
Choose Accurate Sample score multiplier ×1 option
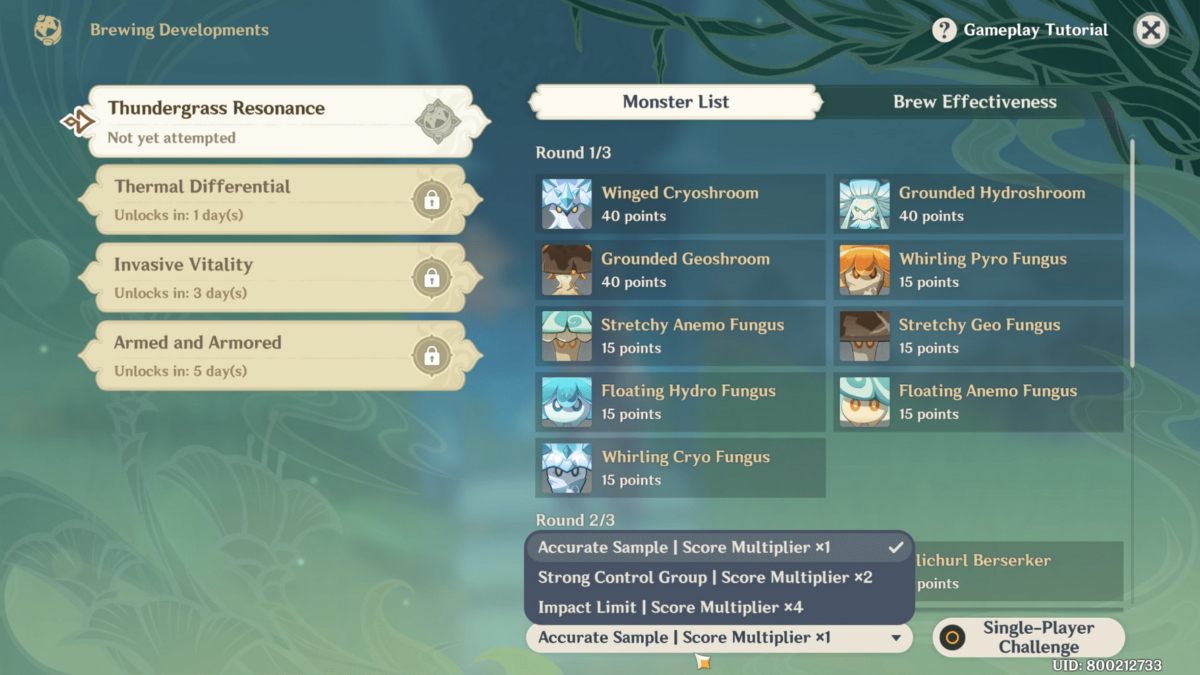(x=719, y=548)
